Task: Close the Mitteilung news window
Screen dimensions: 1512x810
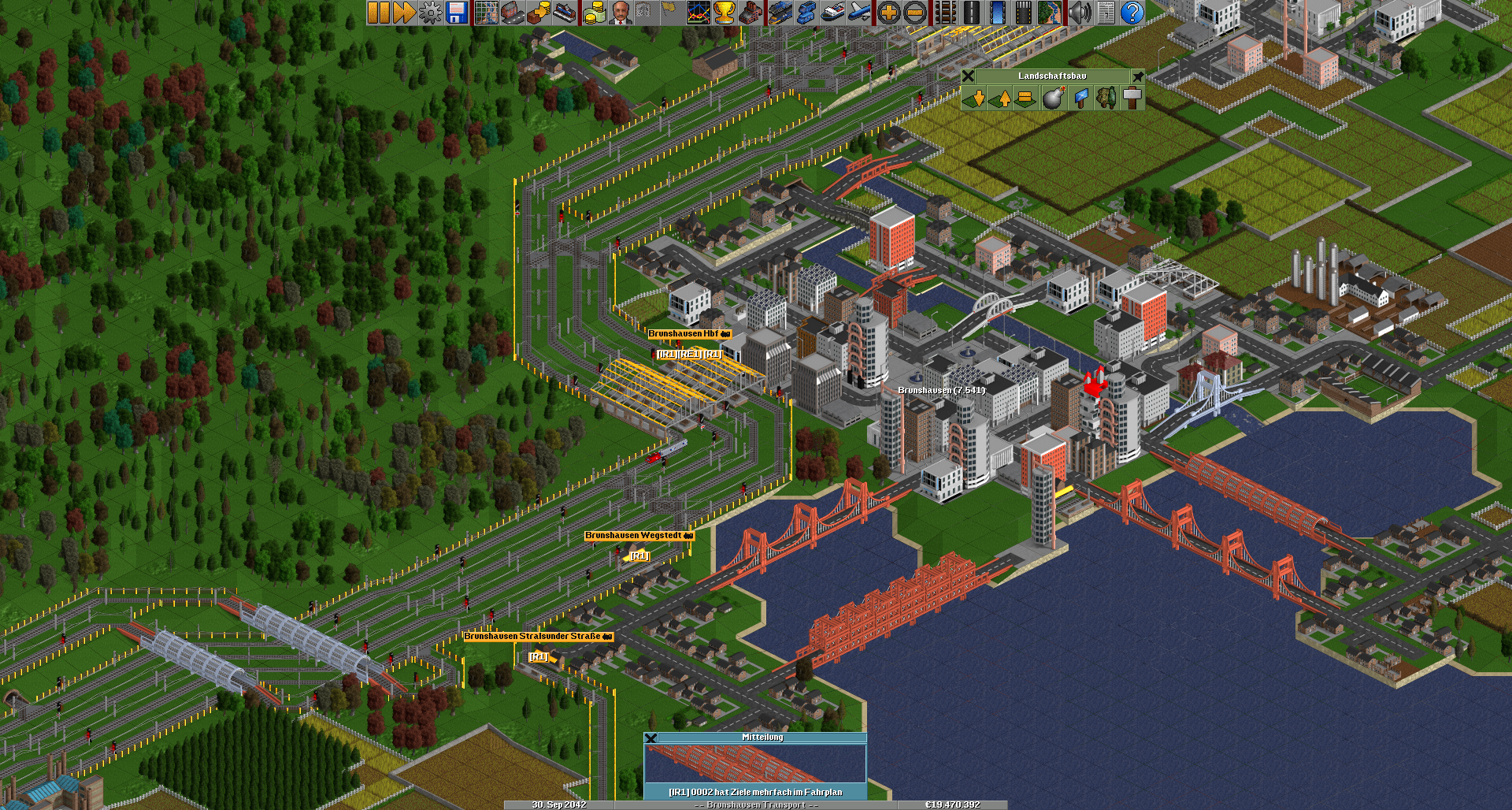Action: (x=650, y=738)
